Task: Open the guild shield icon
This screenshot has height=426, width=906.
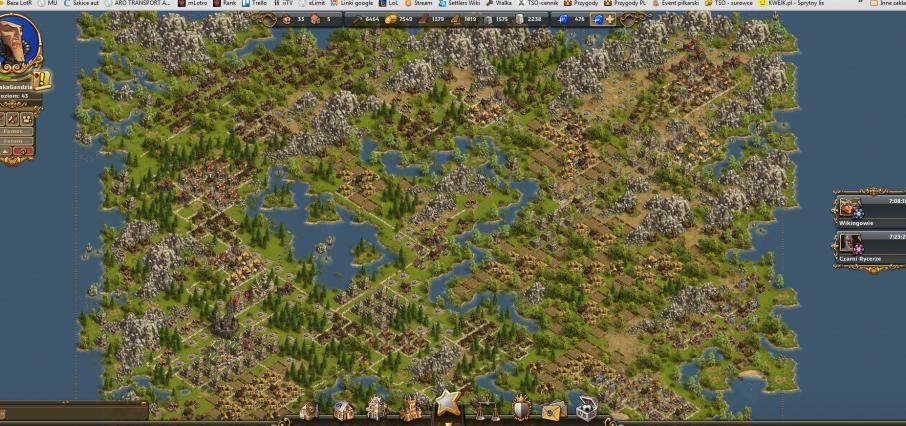Action: point(521,409)
